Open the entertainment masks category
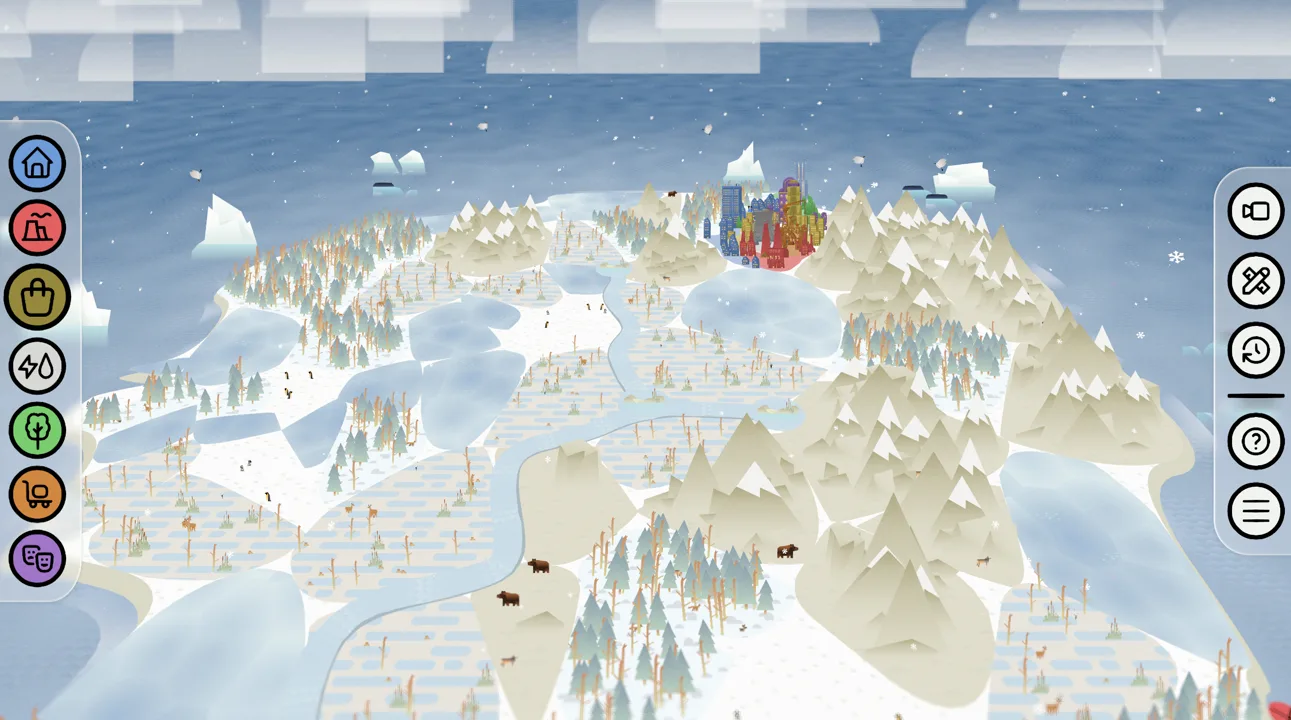 [36, 559]
